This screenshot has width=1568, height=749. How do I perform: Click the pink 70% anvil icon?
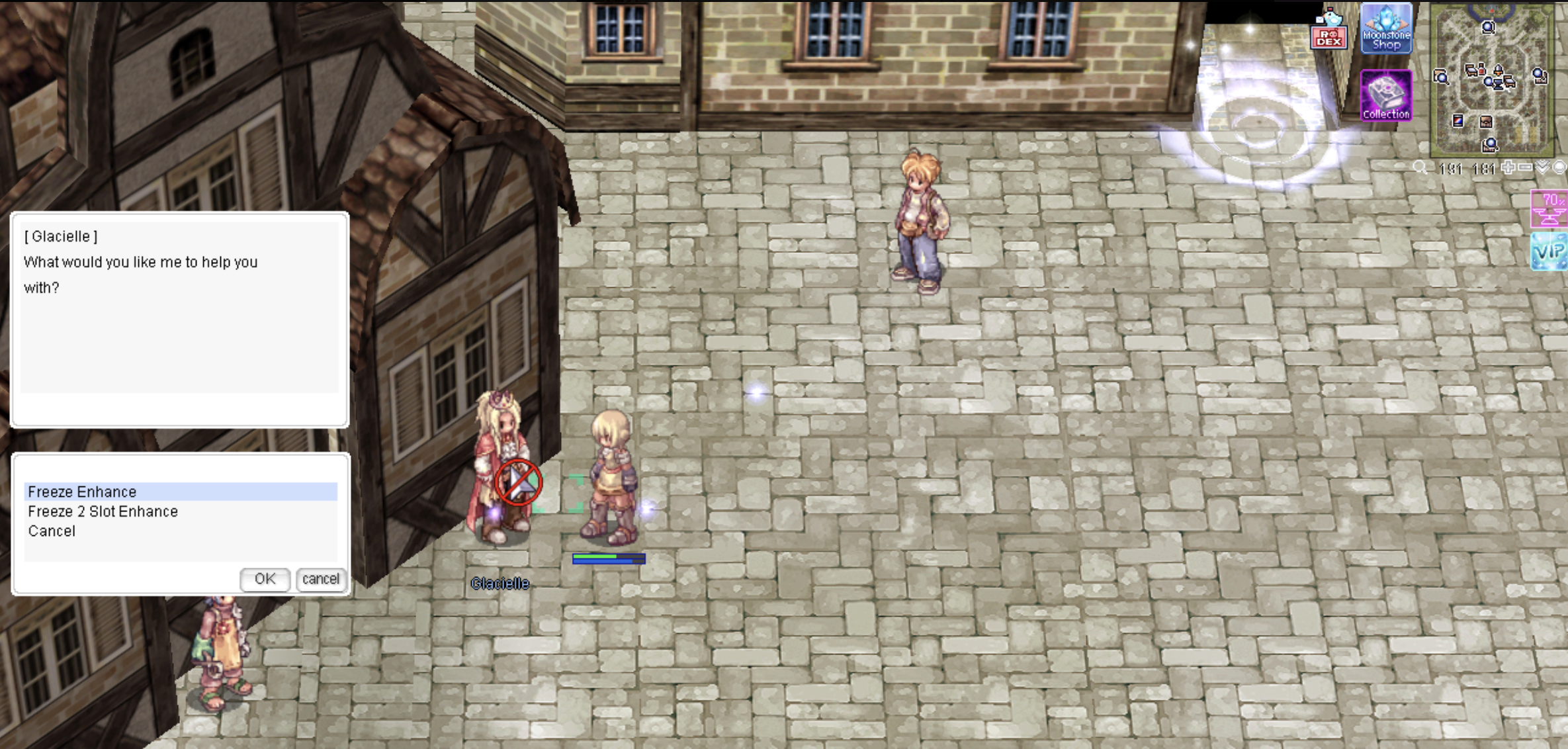pos(1549,208)
